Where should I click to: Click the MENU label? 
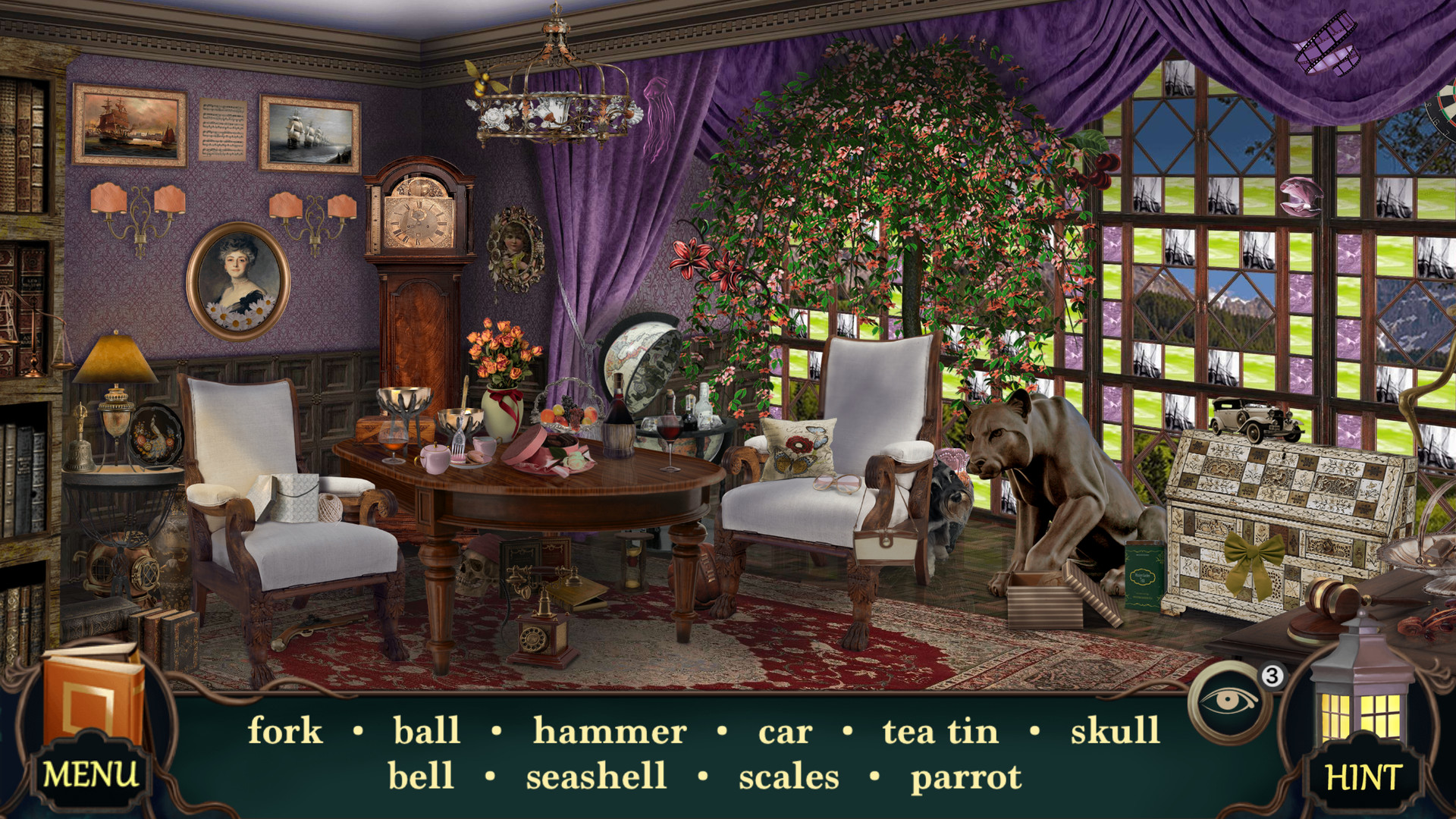tap(91, 774)
